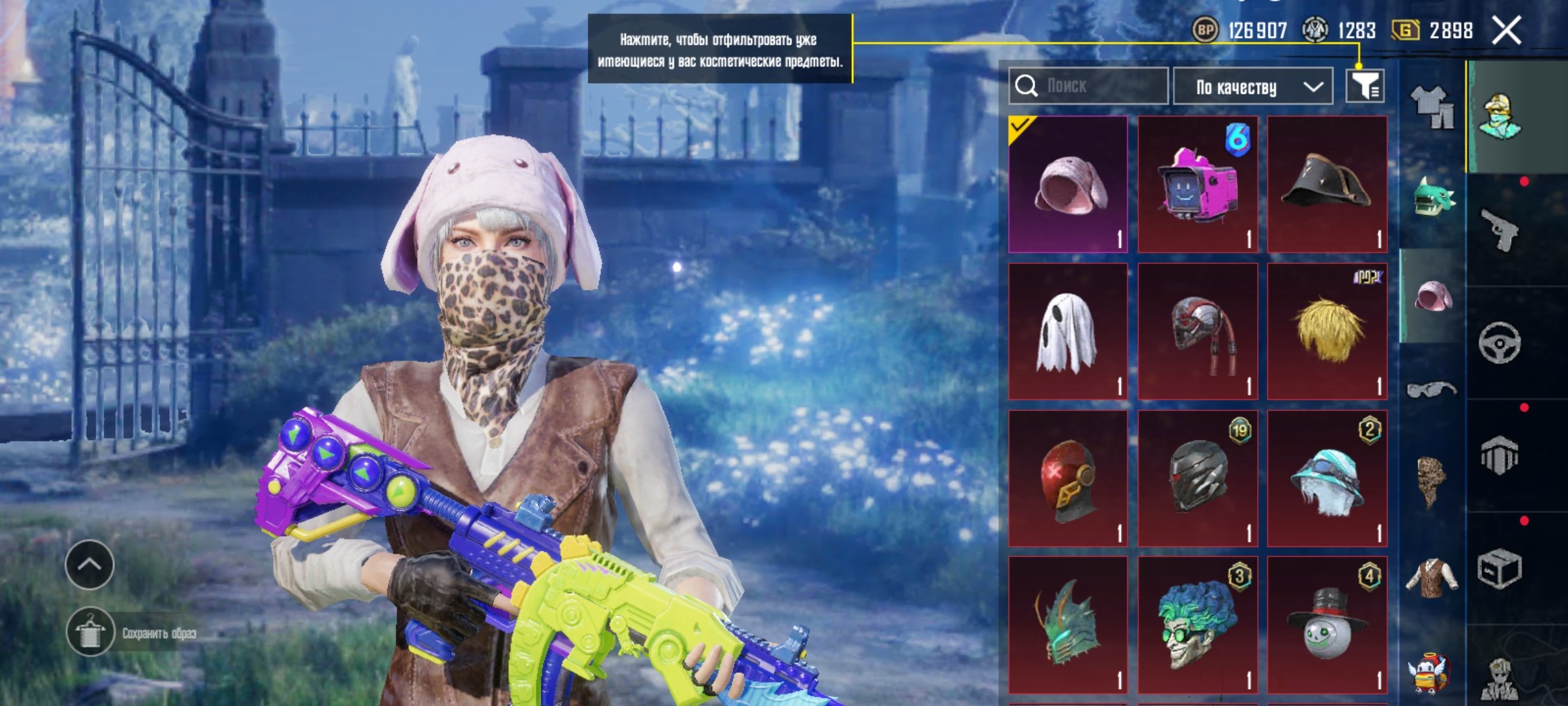Equip the white ghost sheet headwear
This screenshot has width=1568, height=706.
point(1068,332)
